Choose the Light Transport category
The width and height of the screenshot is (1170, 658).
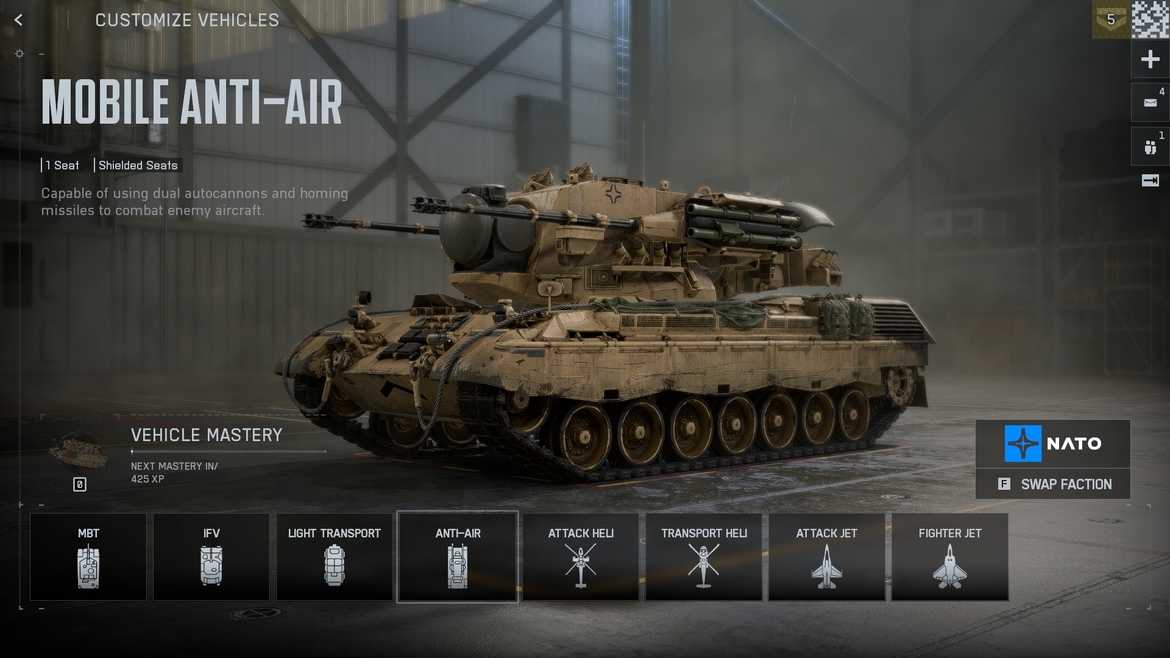click(x=334, y=557)
